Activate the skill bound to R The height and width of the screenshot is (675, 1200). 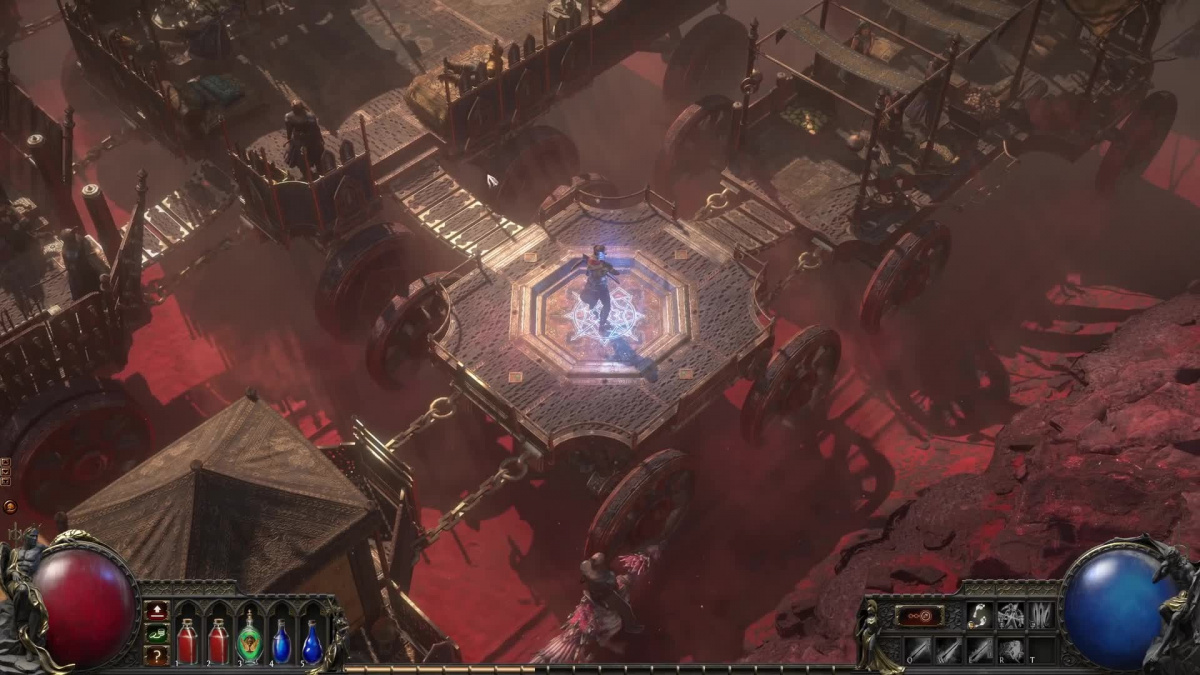(1011, 650)
